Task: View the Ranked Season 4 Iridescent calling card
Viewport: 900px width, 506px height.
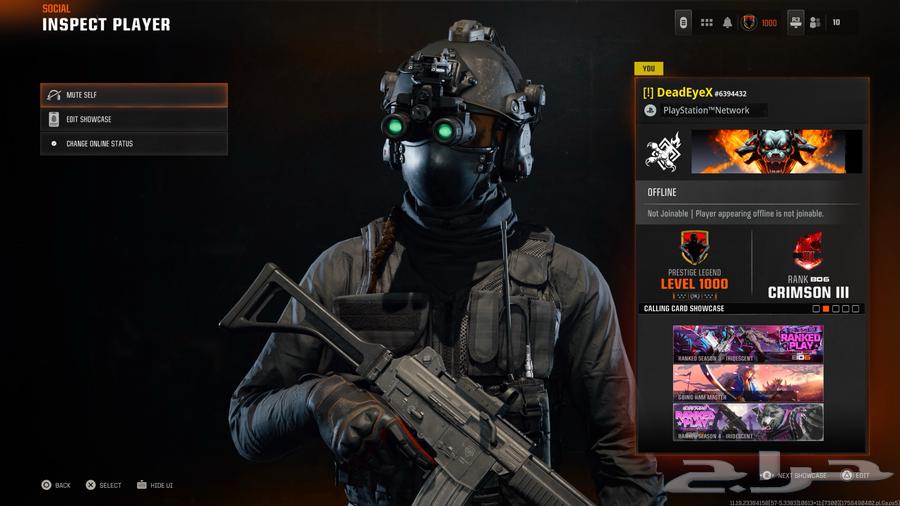Action: [x=748, y=422]
